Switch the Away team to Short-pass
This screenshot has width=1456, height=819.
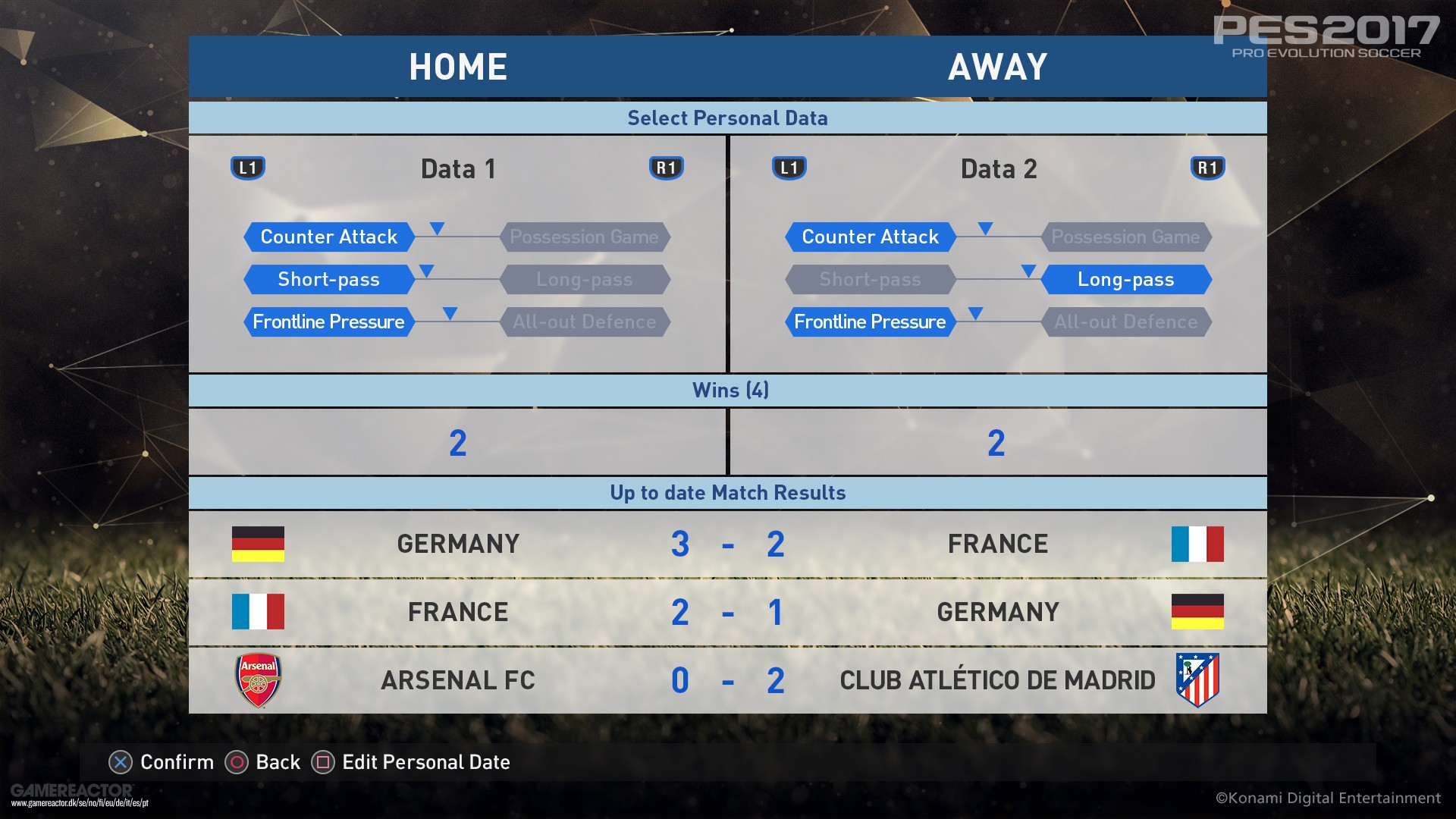tap(870, 279)
